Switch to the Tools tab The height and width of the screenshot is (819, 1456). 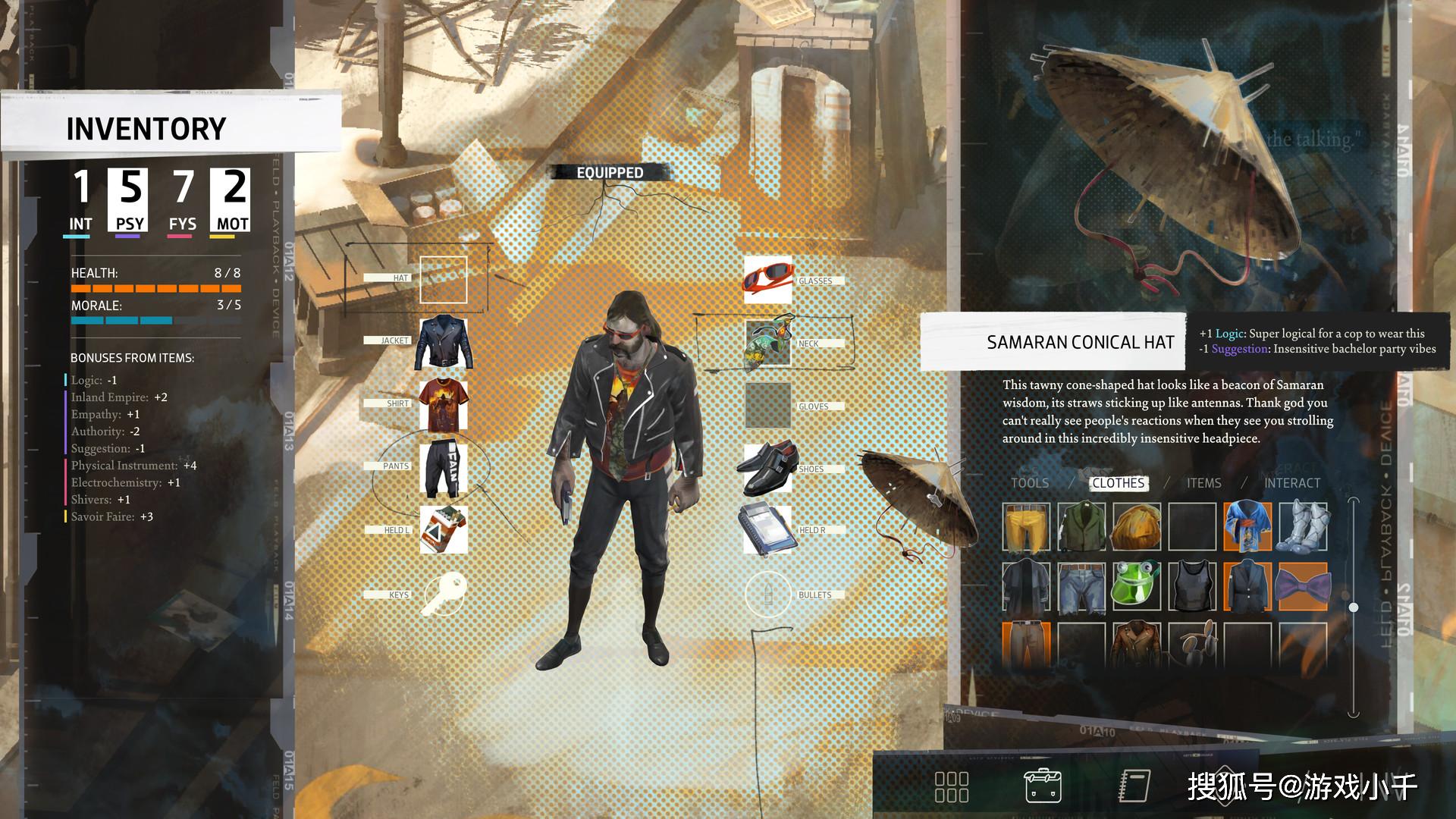(1029, 483)
